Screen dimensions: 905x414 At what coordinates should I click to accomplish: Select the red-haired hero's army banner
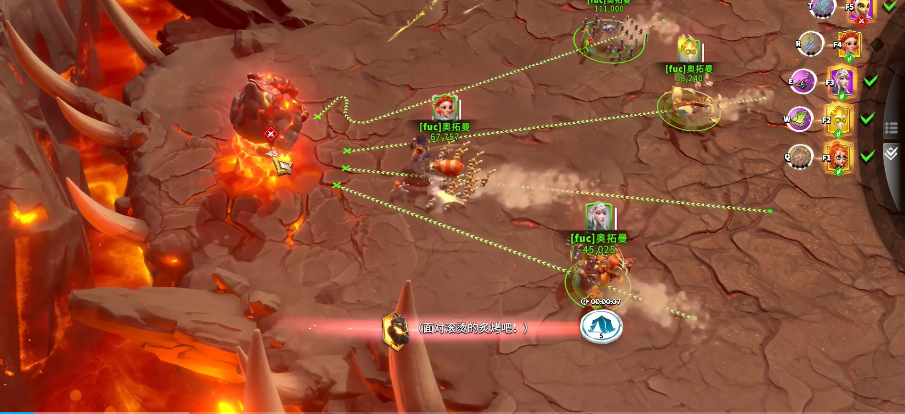click(x=445, y=108)
